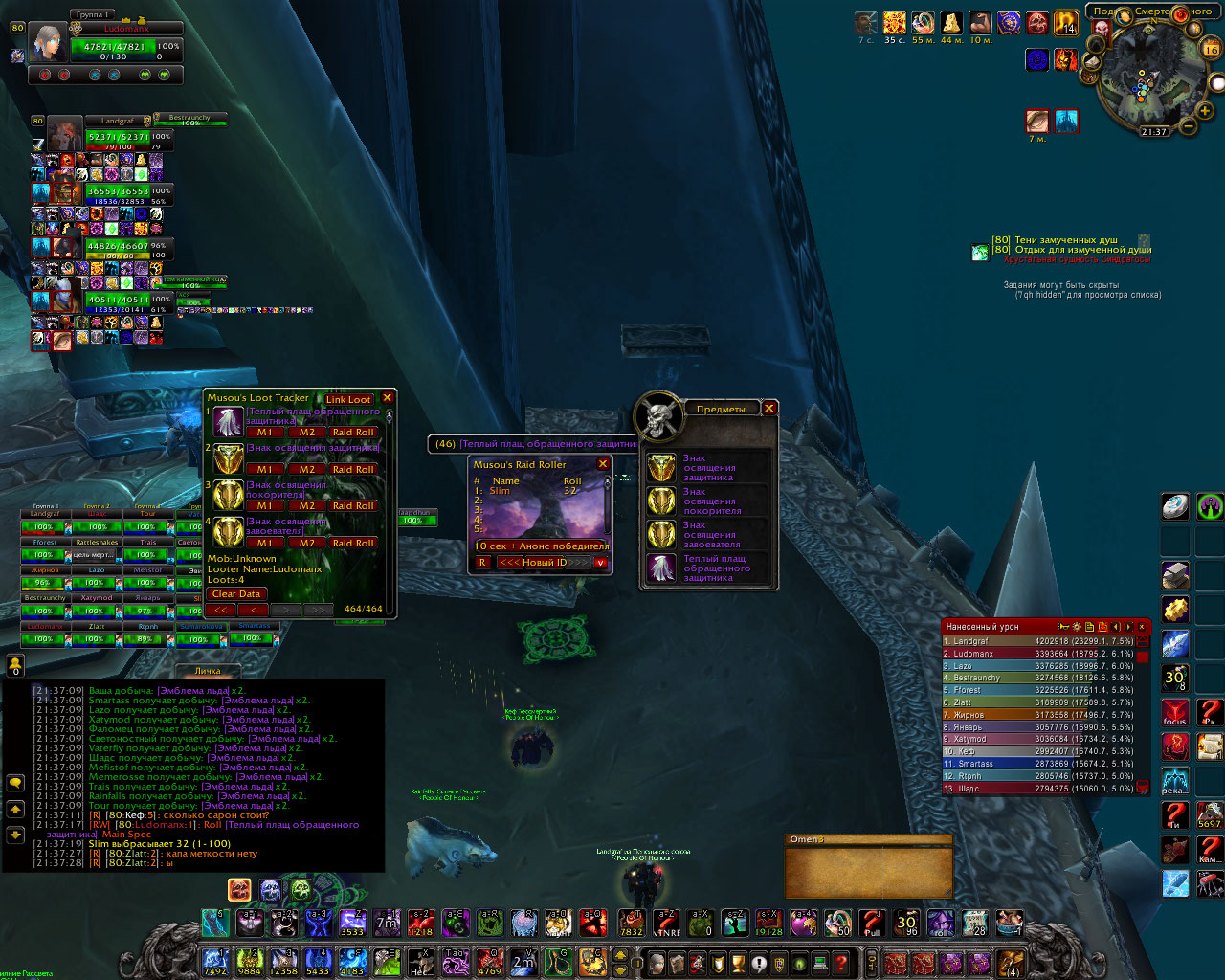The width and height of the screenshot is (1225, 980).
Task: Open the achievements goblet micro button
Action: pyautogui.click(x=738, y=961)
